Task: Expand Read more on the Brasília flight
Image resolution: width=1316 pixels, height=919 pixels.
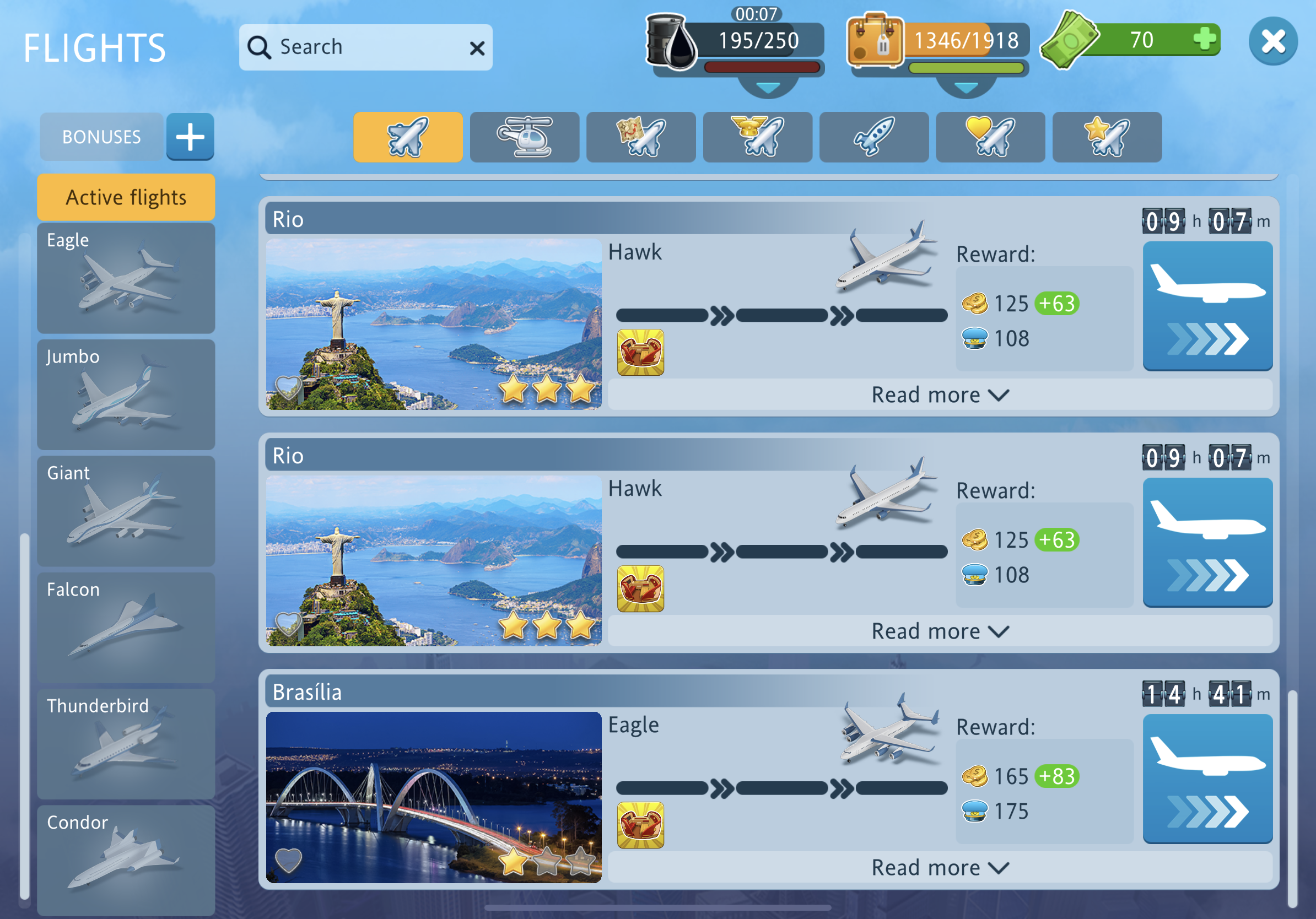Action: click(940, 867)
